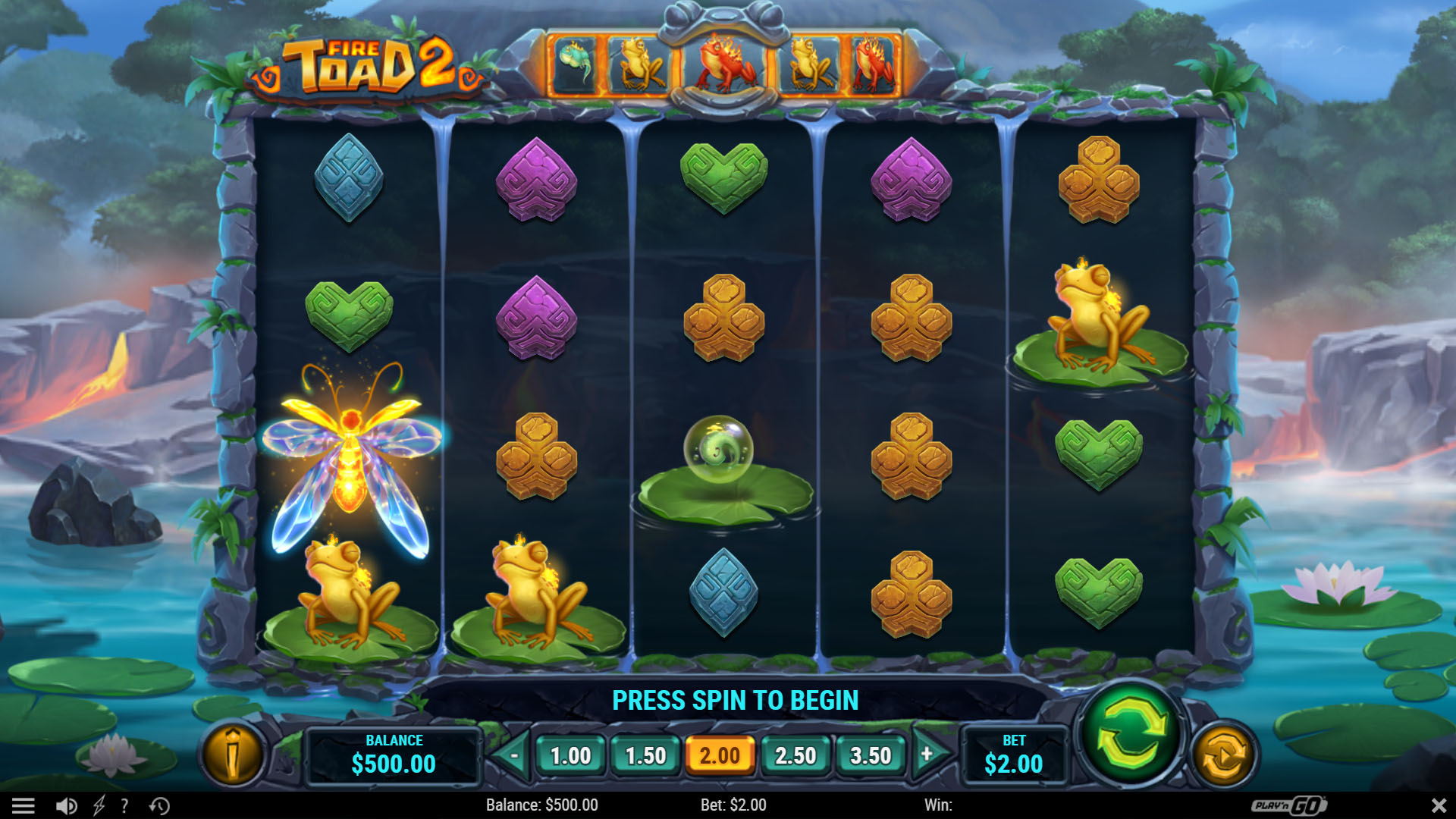
Task: Decrease the bet with the minus arrow
Action: (513, 755)
